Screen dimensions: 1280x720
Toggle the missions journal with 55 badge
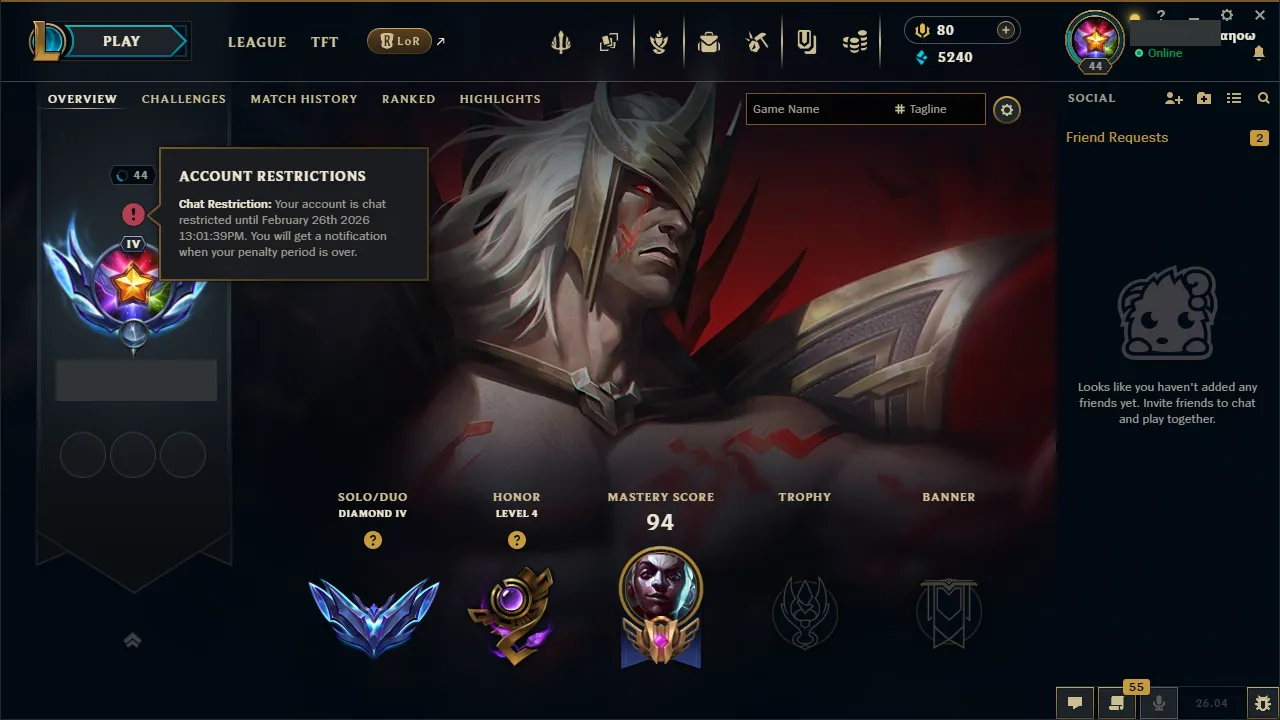(x=1117, y=702)
